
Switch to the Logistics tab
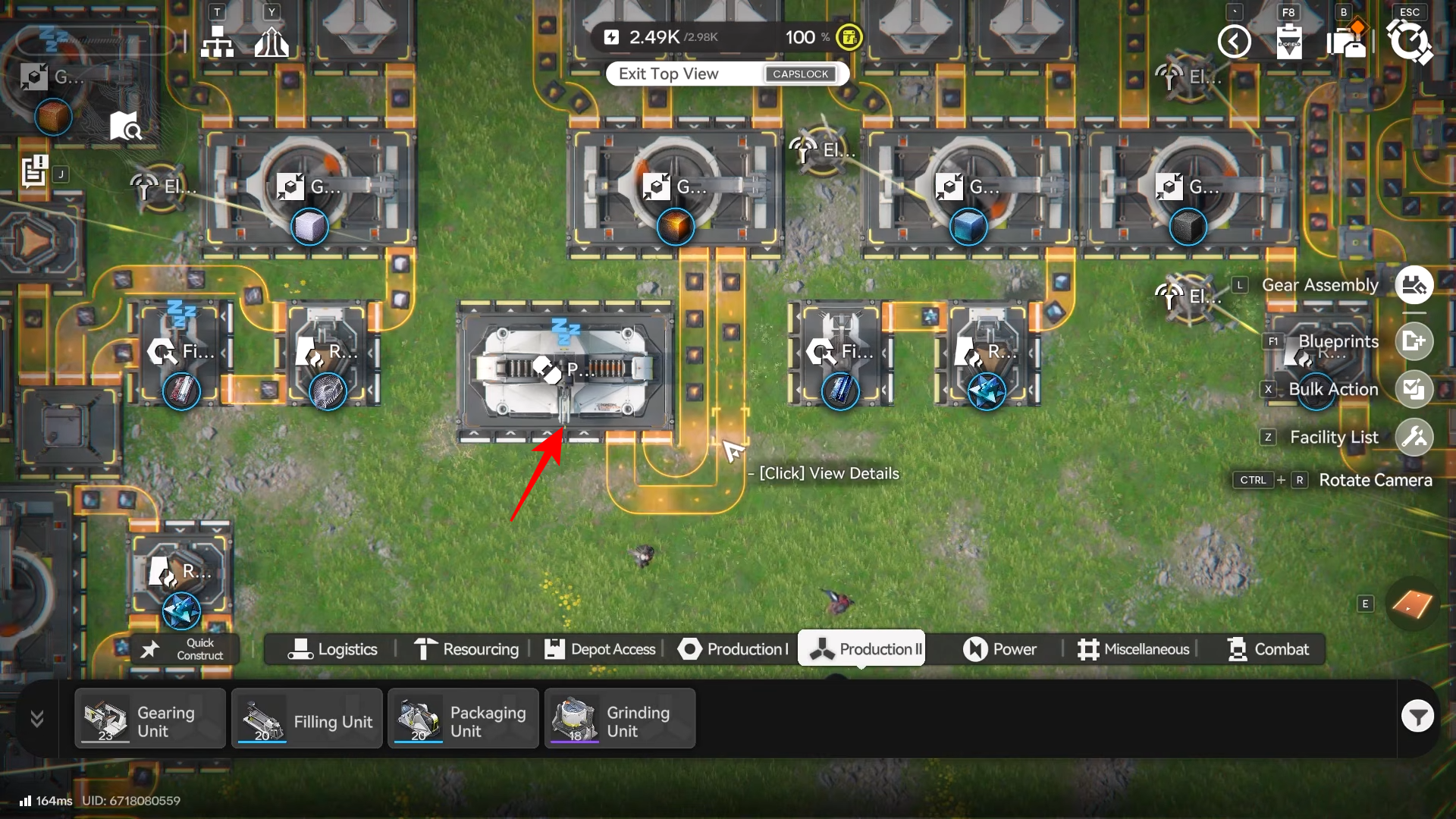332,649
